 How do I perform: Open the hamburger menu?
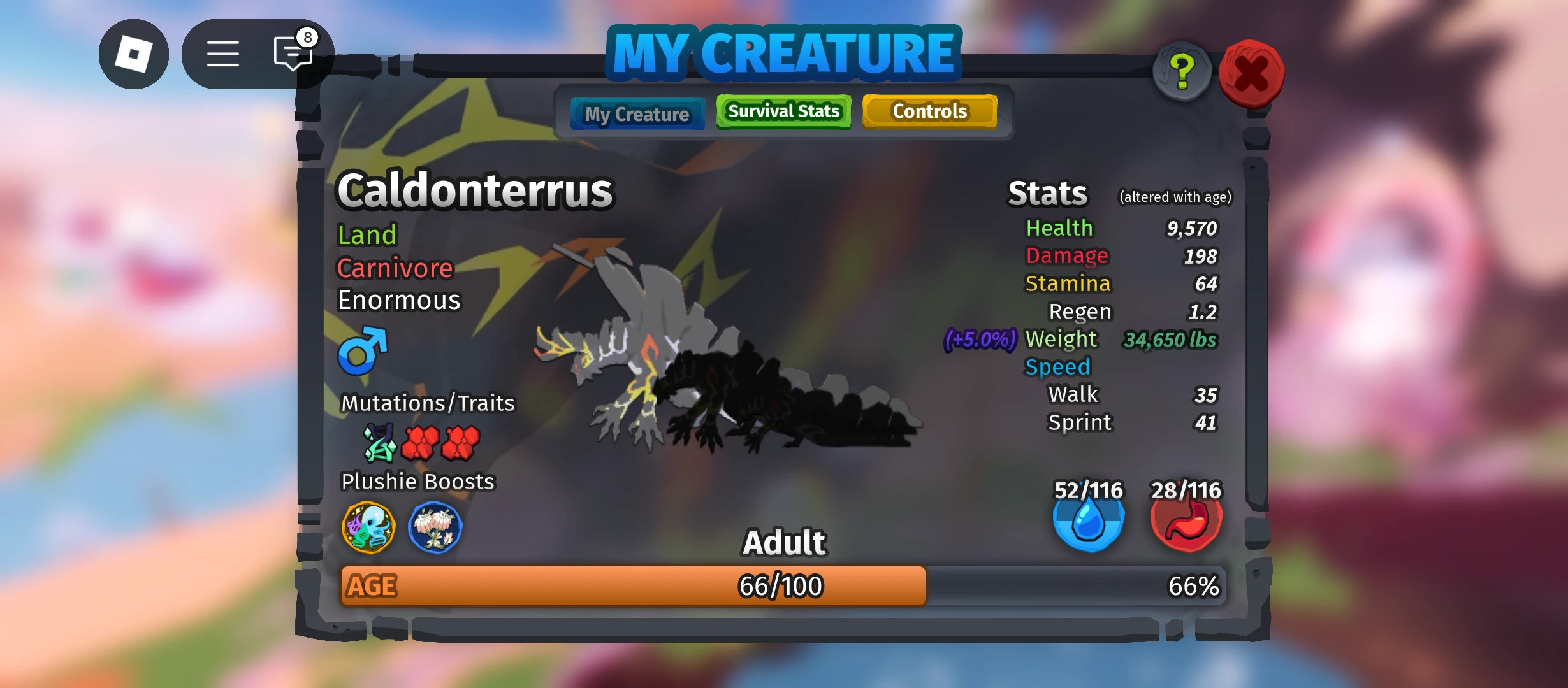tap(222, 54)
